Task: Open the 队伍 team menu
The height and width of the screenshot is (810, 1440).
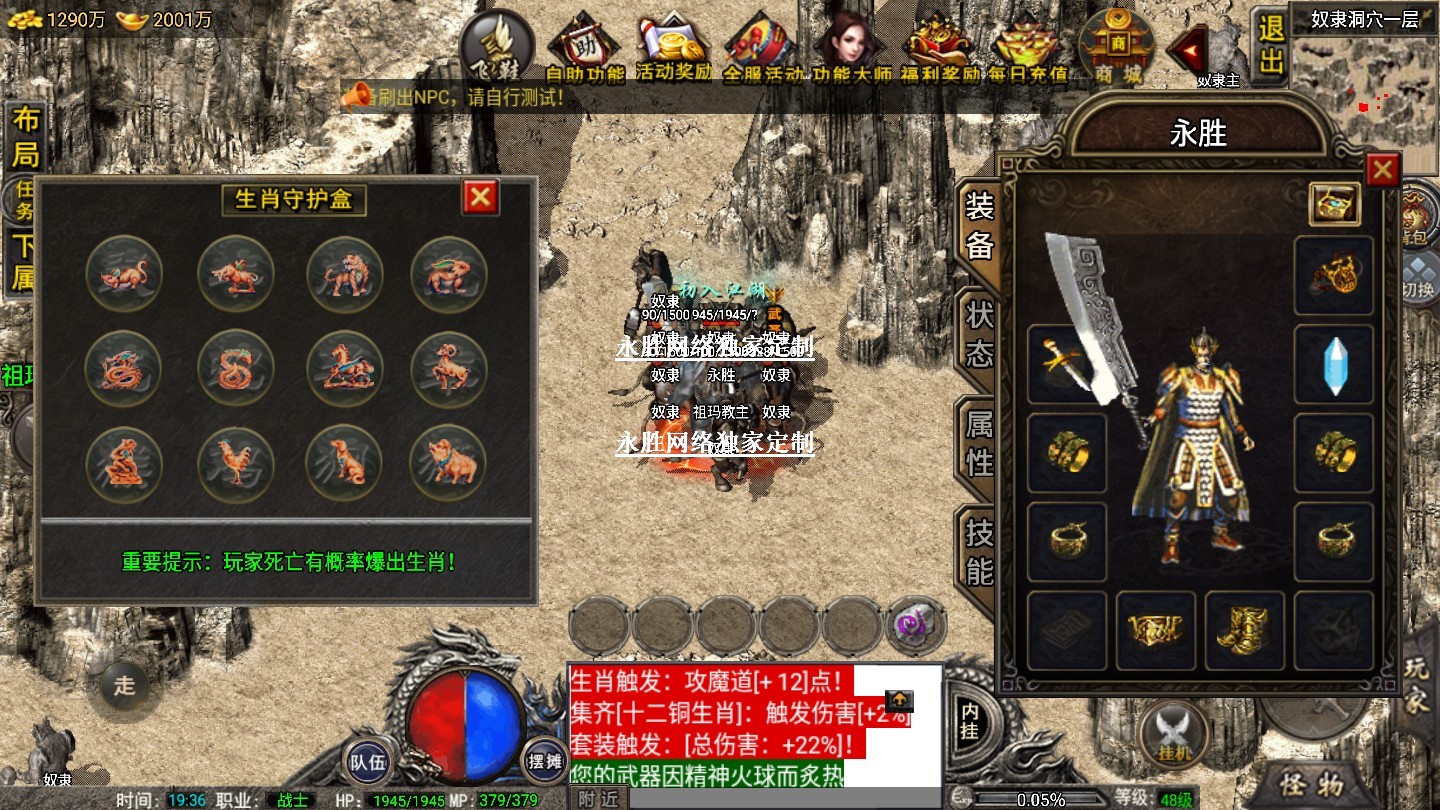Action: tap(366, 762)
